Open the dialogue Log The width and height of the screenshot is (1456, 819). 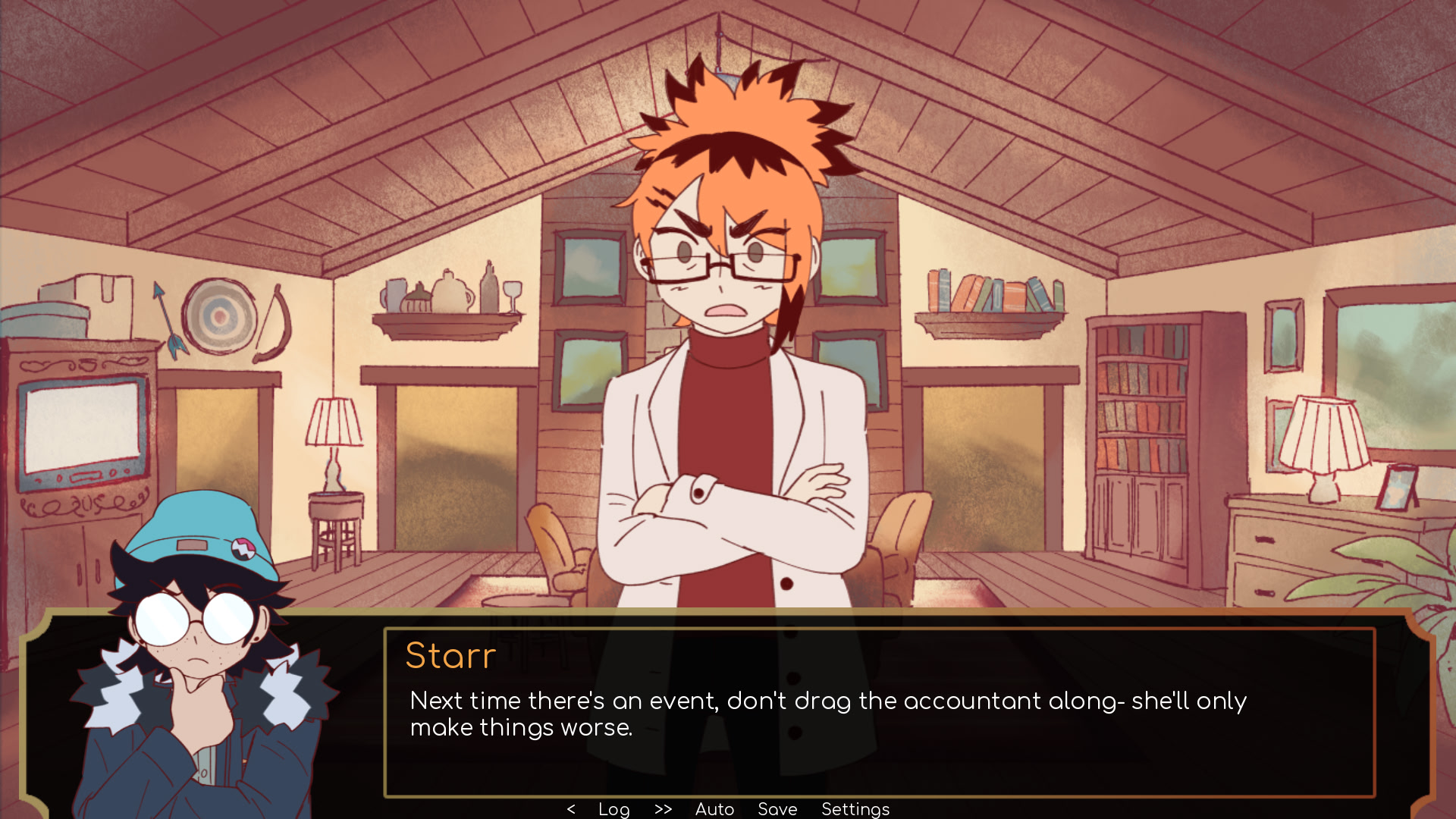613,809
